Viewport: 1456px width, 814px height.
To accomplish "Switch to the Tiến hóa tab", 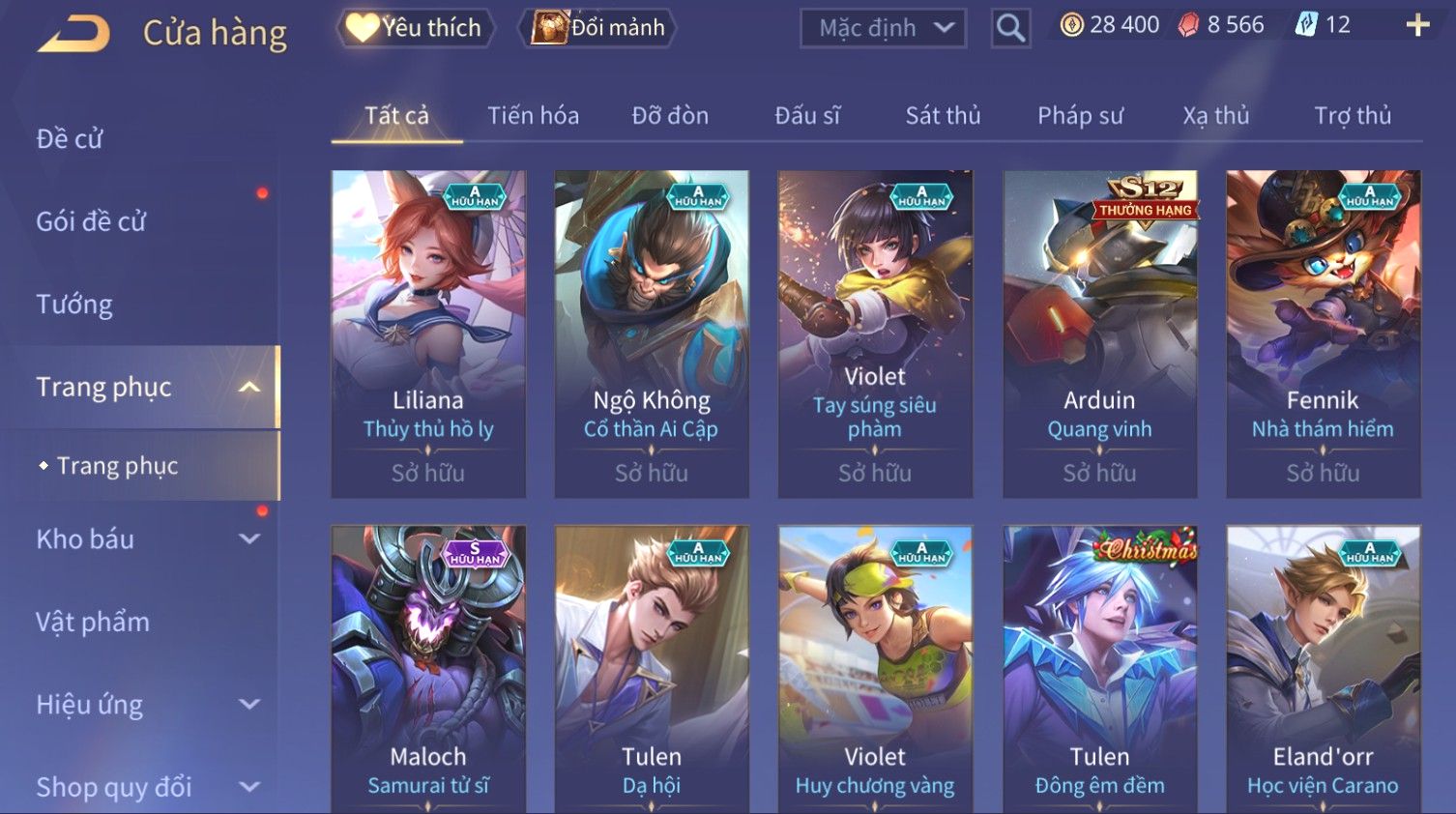I will coord(533,116).
